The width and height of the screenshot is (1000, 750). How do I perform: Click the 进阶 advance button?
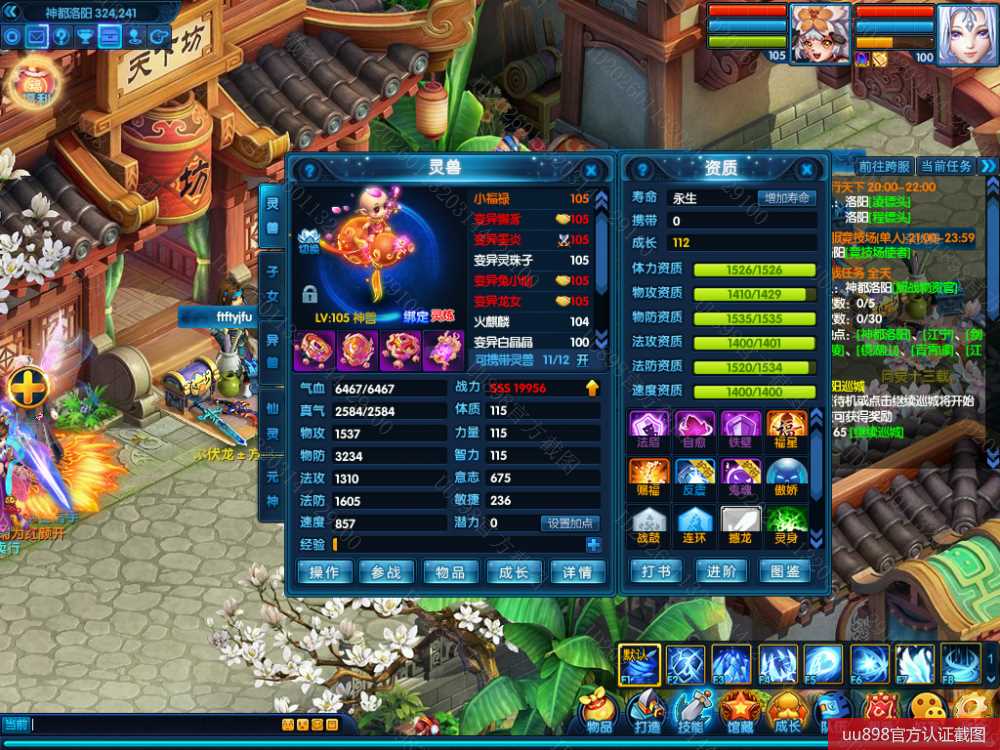click(x=721, y=571)
